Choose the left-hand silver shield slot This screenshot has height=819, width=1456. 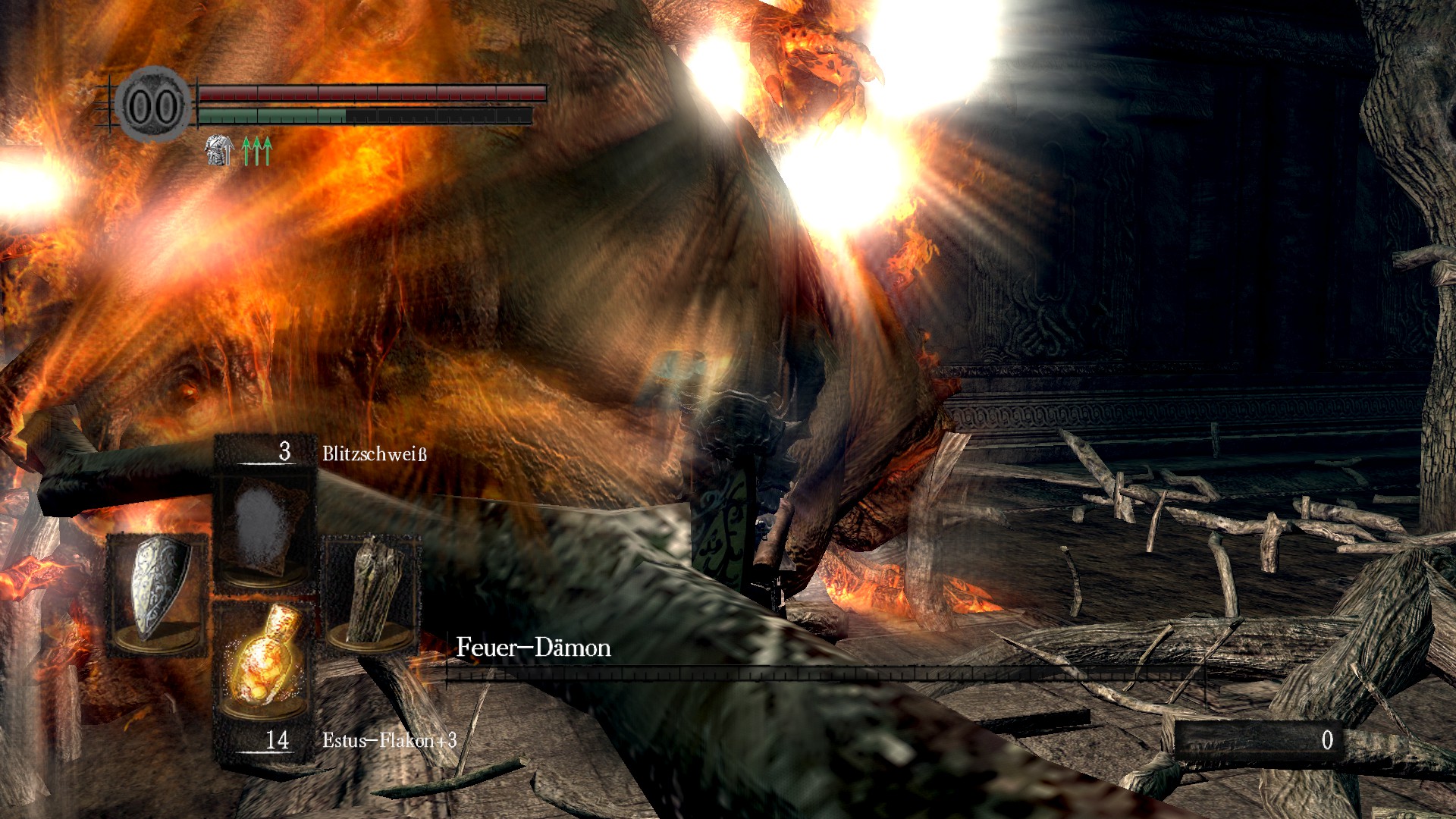click(158, 591)
